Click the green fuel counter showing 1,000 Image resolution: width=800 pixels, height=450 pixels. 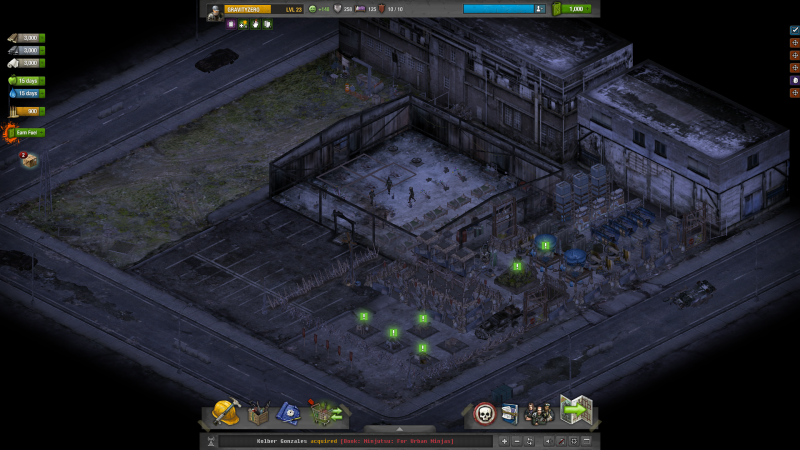coord(574,9)
